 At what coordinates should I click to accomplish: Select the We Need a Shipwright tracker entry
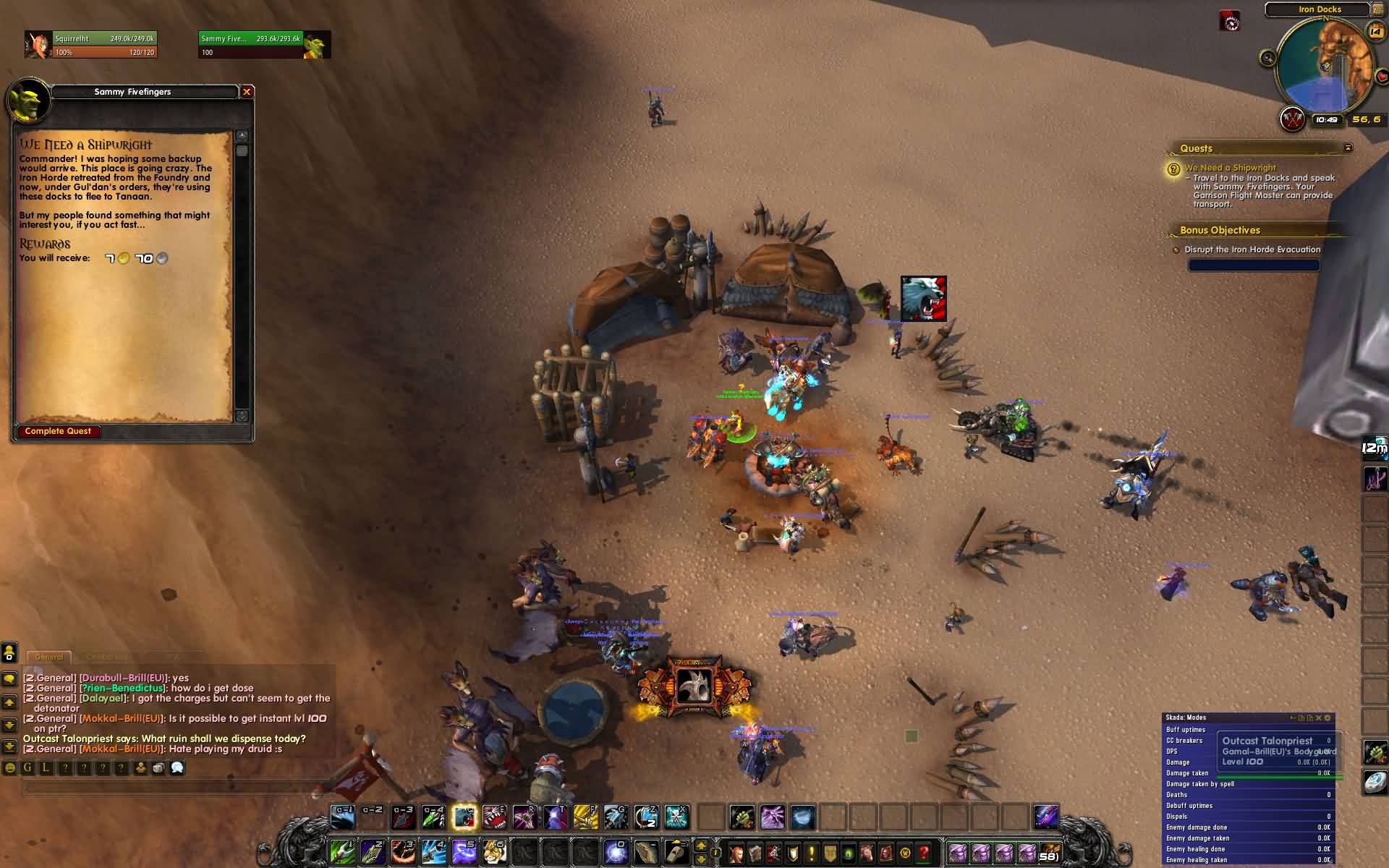click(1230, 168)
